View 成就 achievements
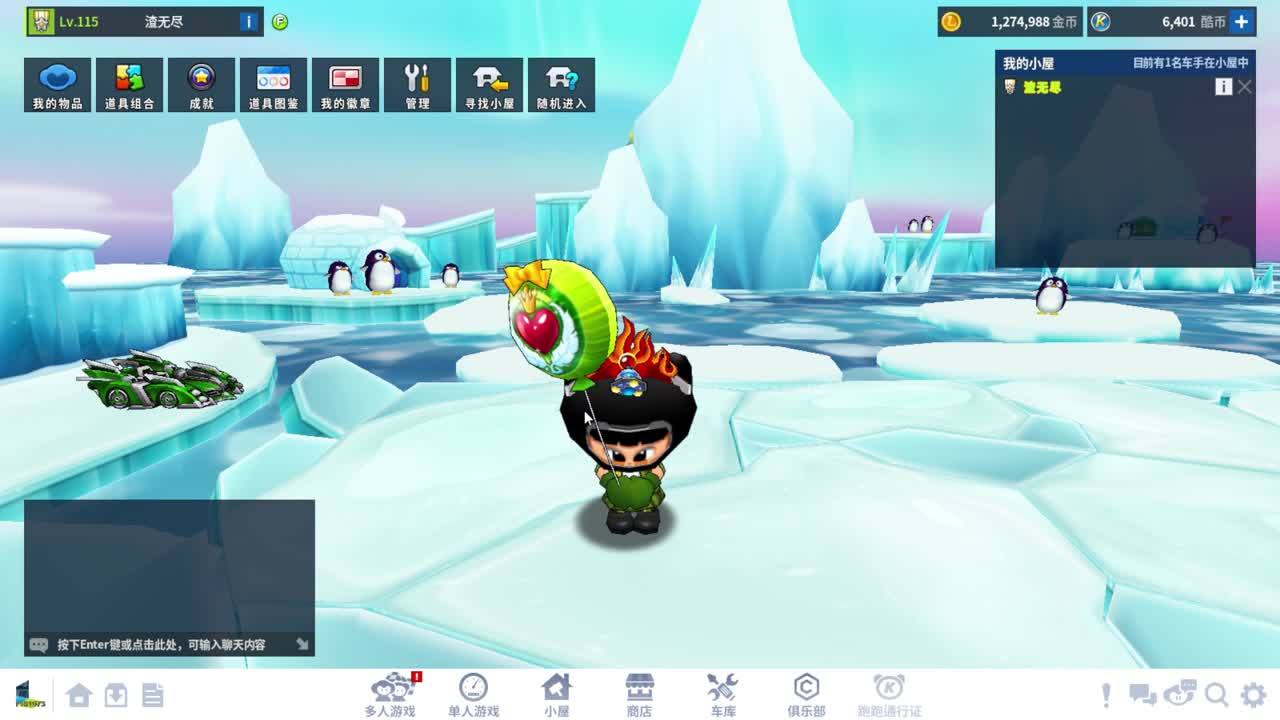The image size is (1280, 720). pos(201,85)
